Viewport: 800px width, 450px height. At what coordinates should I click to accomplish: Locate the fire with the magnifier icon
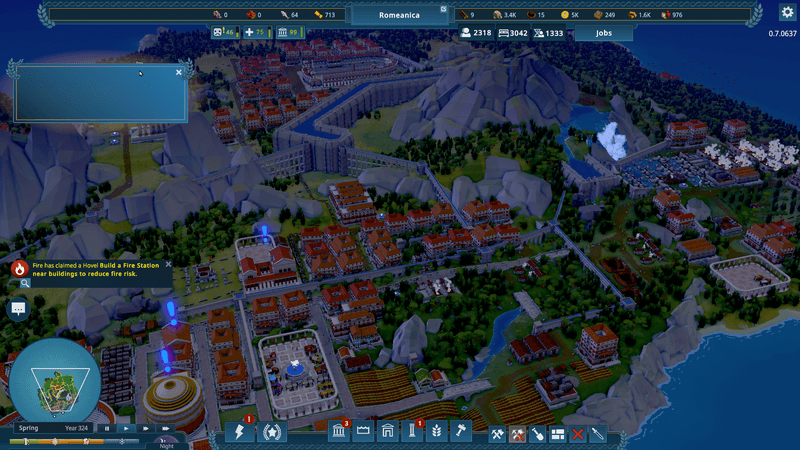pos(24,283)
